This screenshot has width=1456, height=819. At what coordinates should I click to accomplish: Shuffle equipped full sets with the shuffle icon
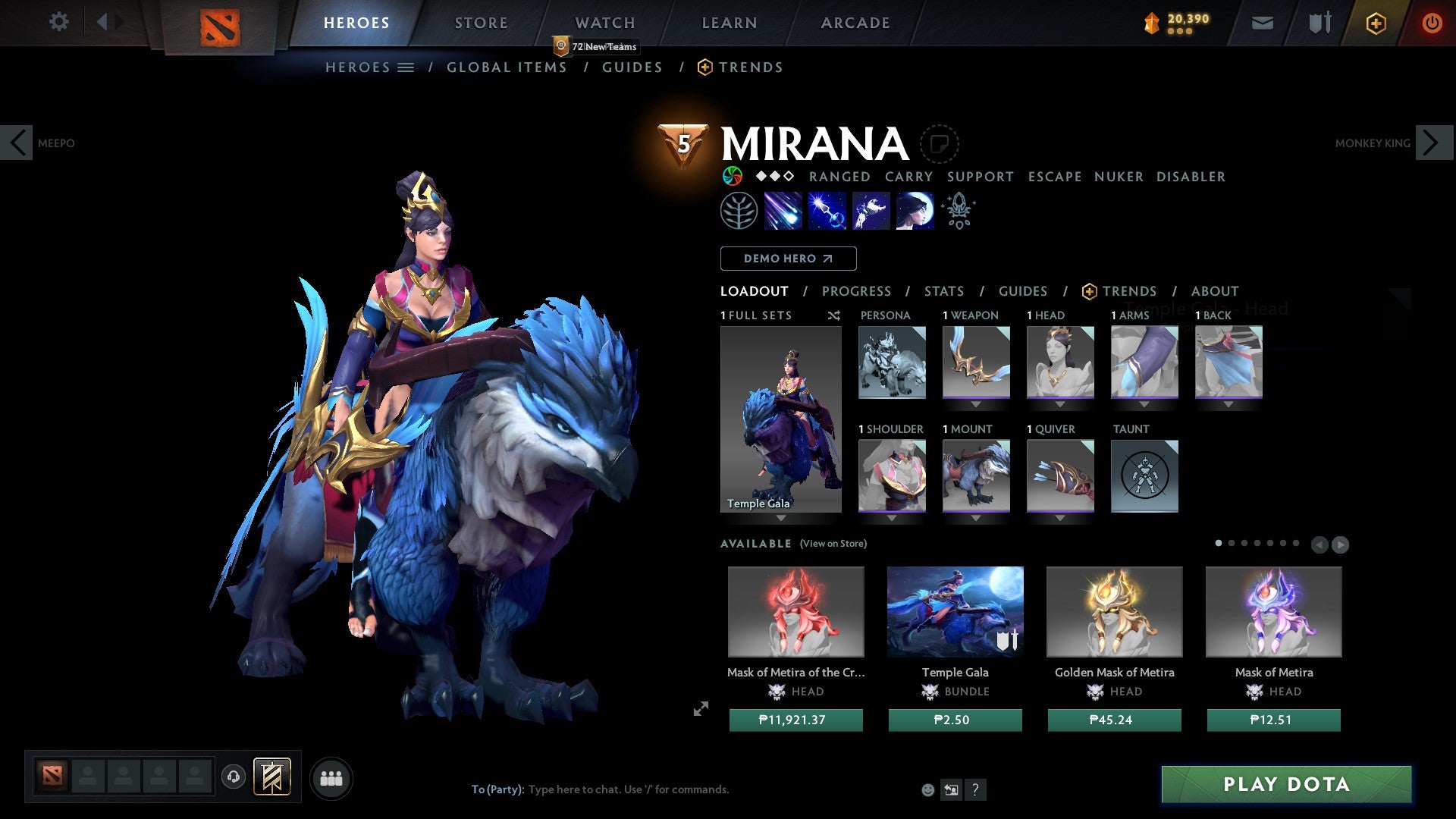click(833, 315)
